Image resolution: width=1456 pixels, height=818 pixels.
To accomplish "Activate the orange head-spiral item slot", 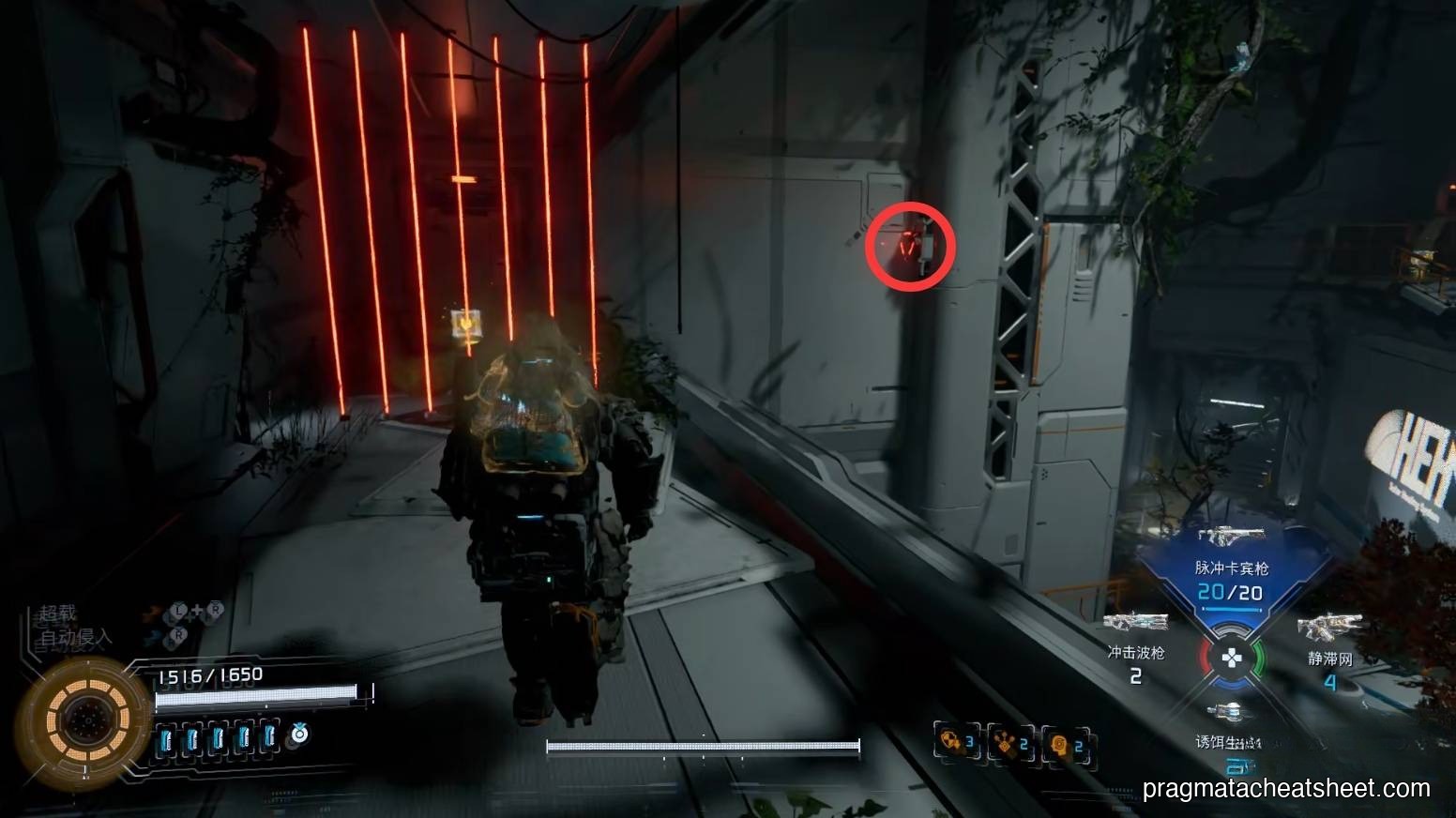I will click(x=1064, y=745).
